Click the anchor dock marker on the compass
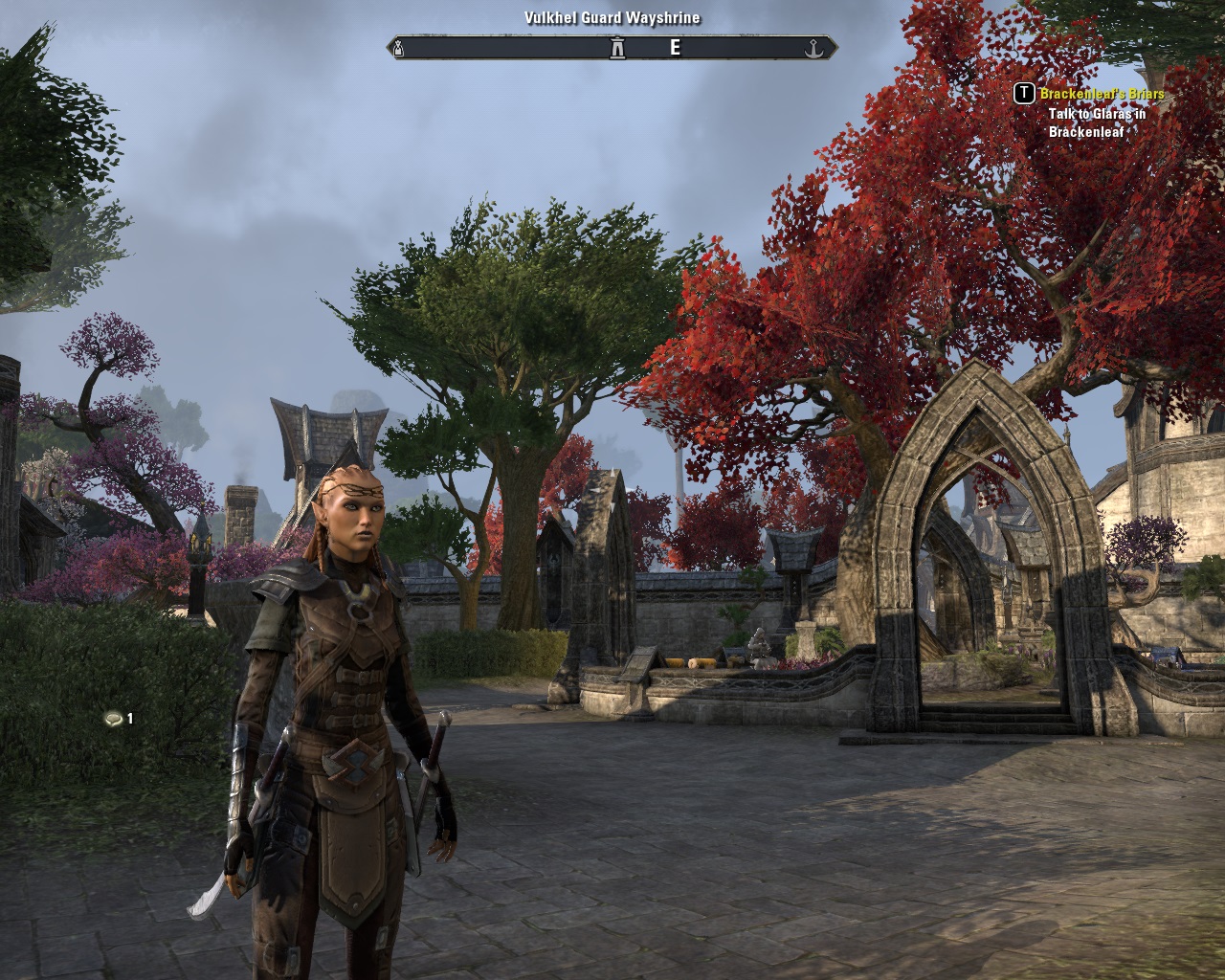Viewport: 1225px width, 980px height. (813, 48)
